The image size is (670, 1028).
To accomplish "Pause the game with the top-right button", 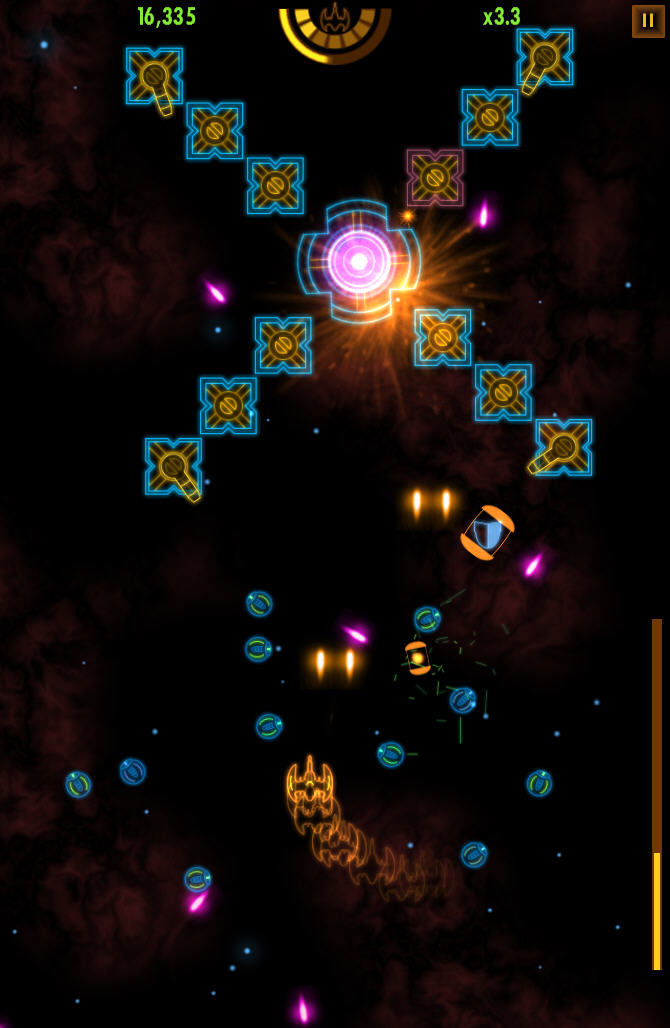I will coord(647,21).
